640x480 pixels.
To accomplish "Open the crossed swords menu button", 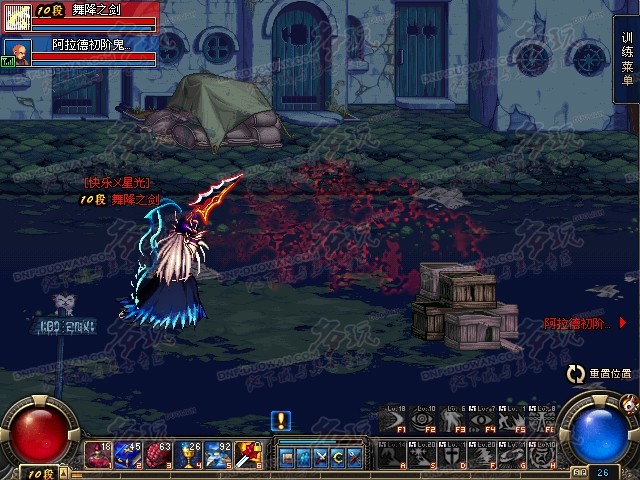I will 321,457.
